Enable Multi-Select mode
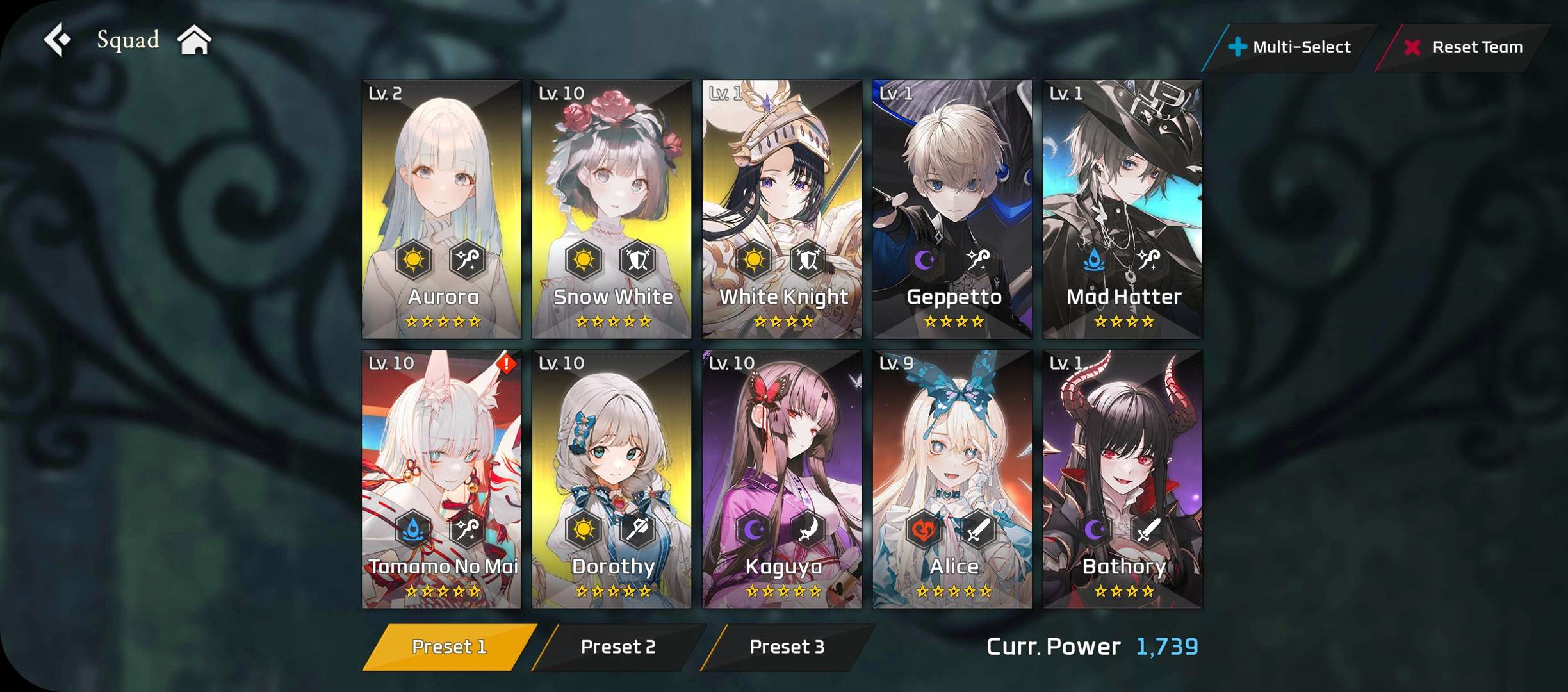The image size is (1568, 692). tap(1290, 47)
